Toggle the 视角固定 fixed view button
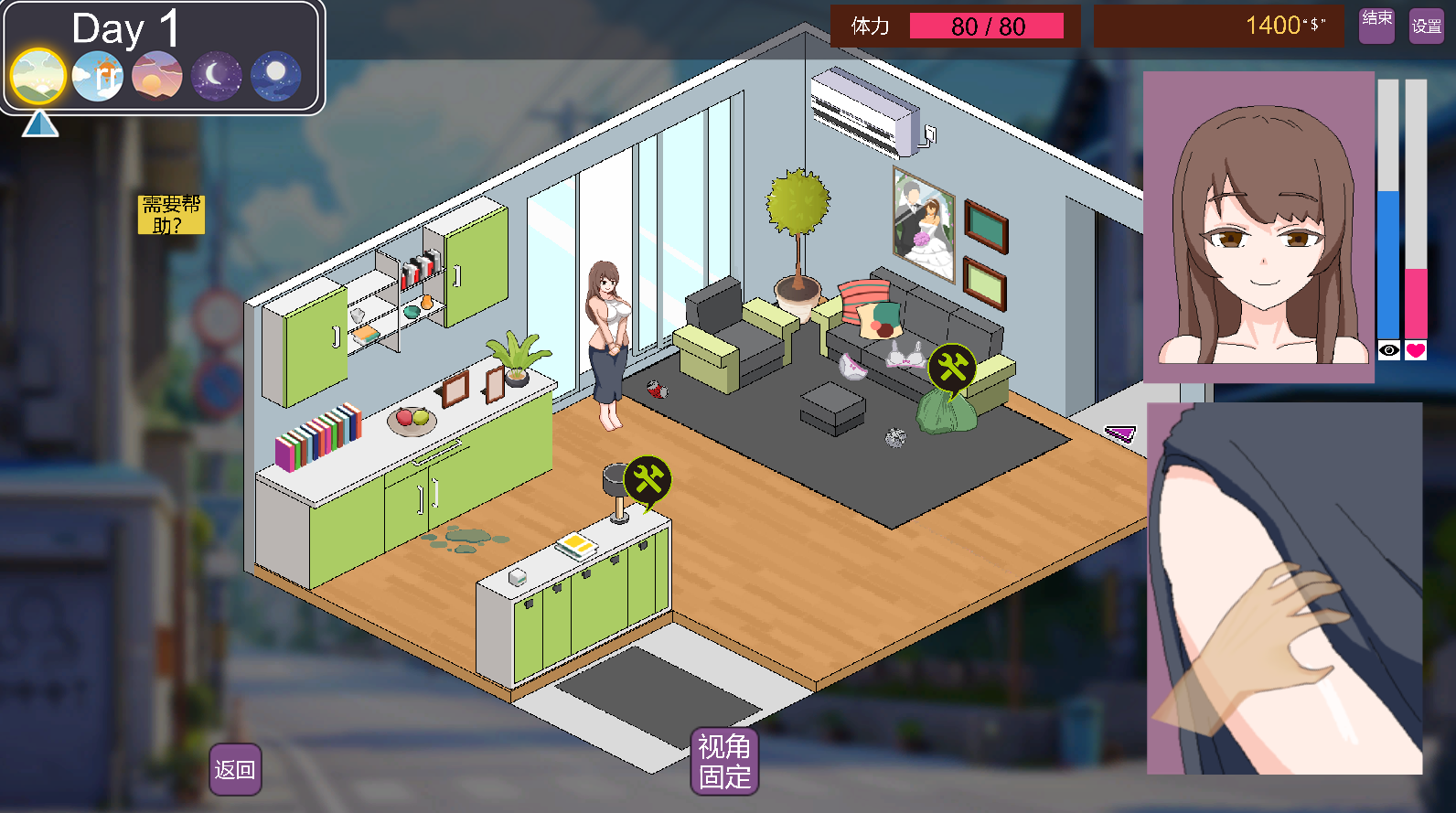 point(724,762)
